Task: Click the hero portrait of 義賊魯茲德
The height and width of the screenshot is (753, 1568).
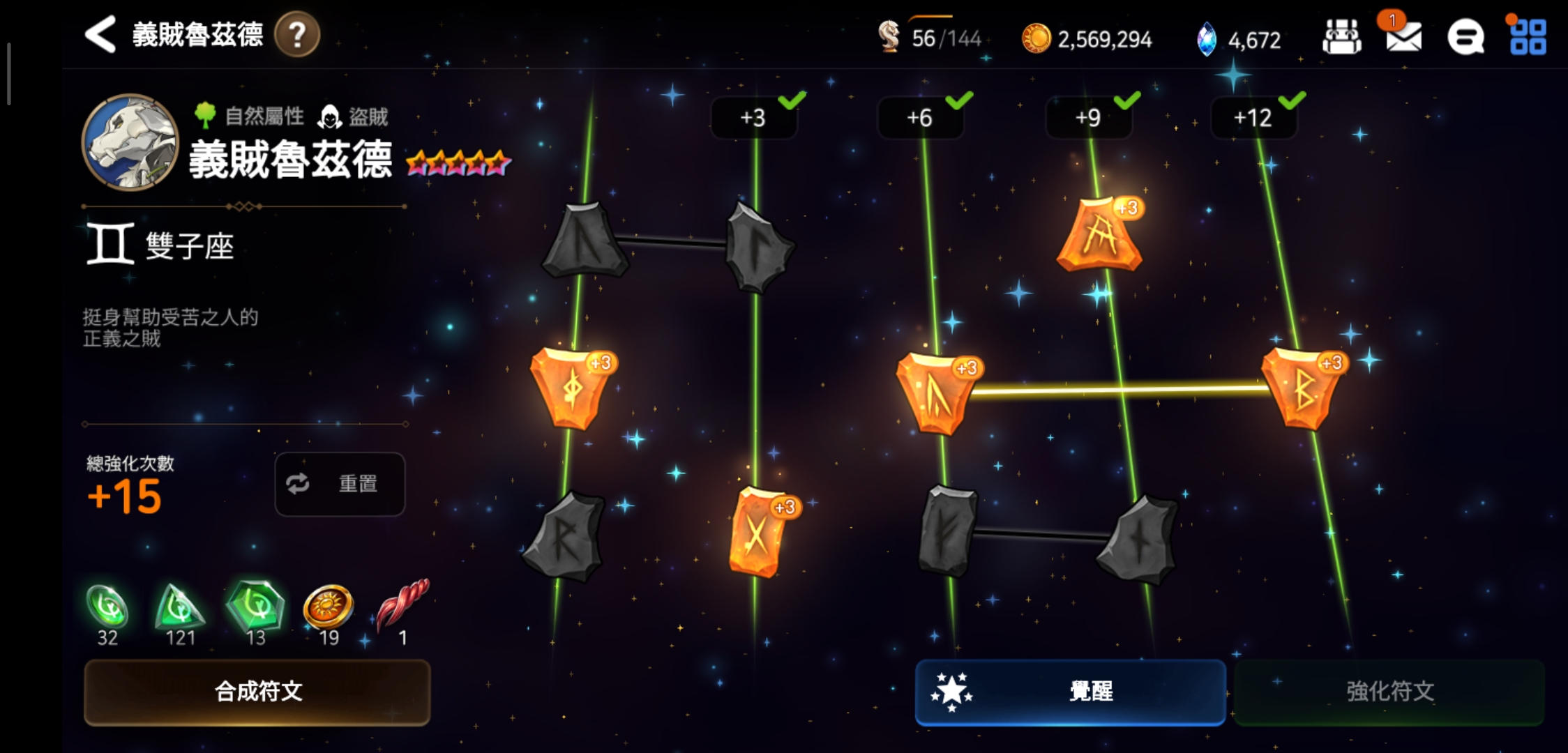Action: [x=130, y=142]
